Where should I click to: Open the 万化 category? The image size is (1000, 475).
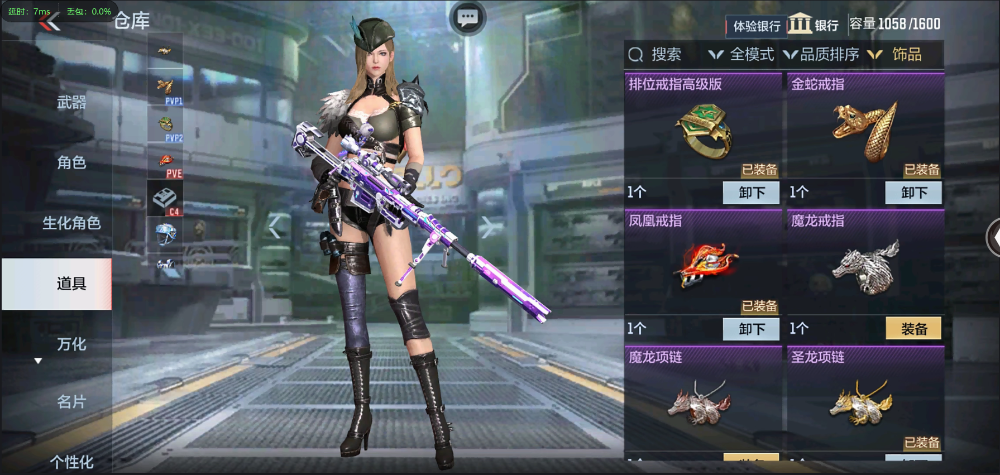pyautogui.click(x=71, y=344)
